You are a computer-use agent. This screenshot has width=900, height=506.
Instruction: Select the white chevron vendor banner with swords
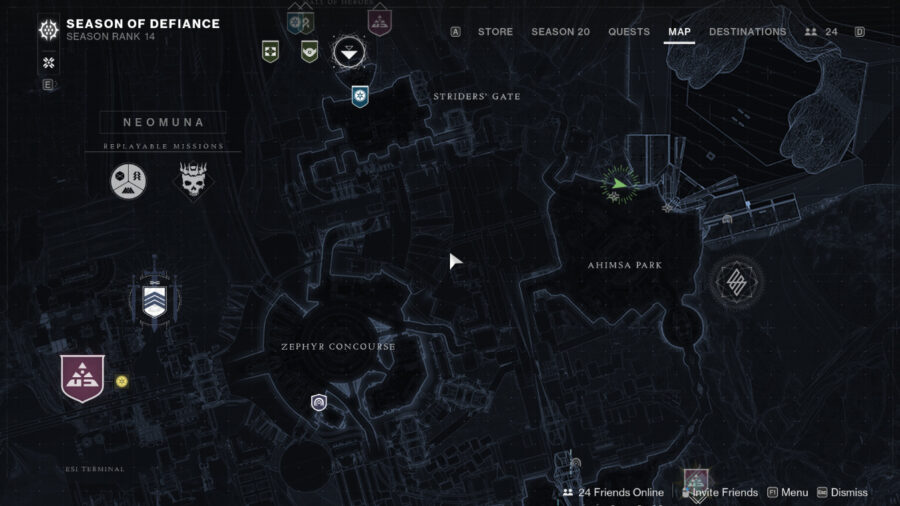tap(154, 299)
